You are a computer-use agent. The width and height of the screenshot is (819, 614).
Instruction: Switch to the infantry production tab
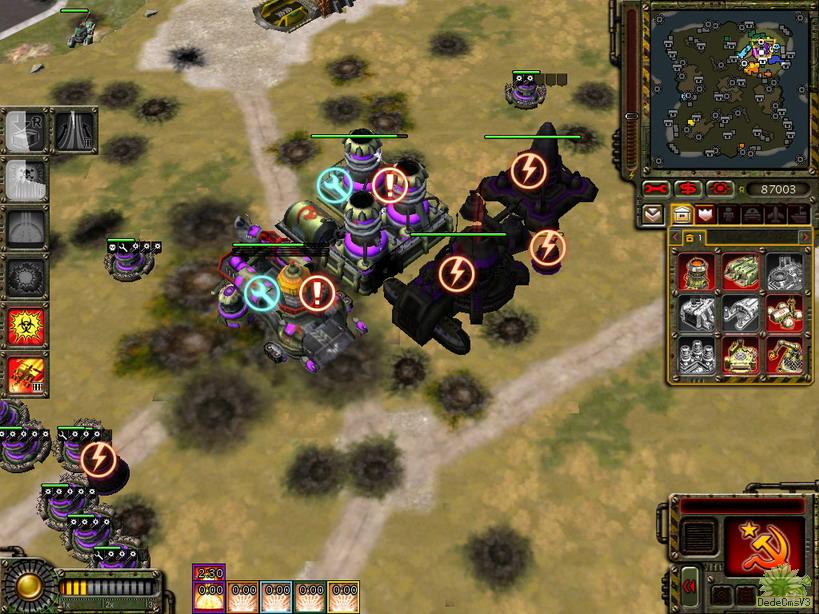pos(727,213)
